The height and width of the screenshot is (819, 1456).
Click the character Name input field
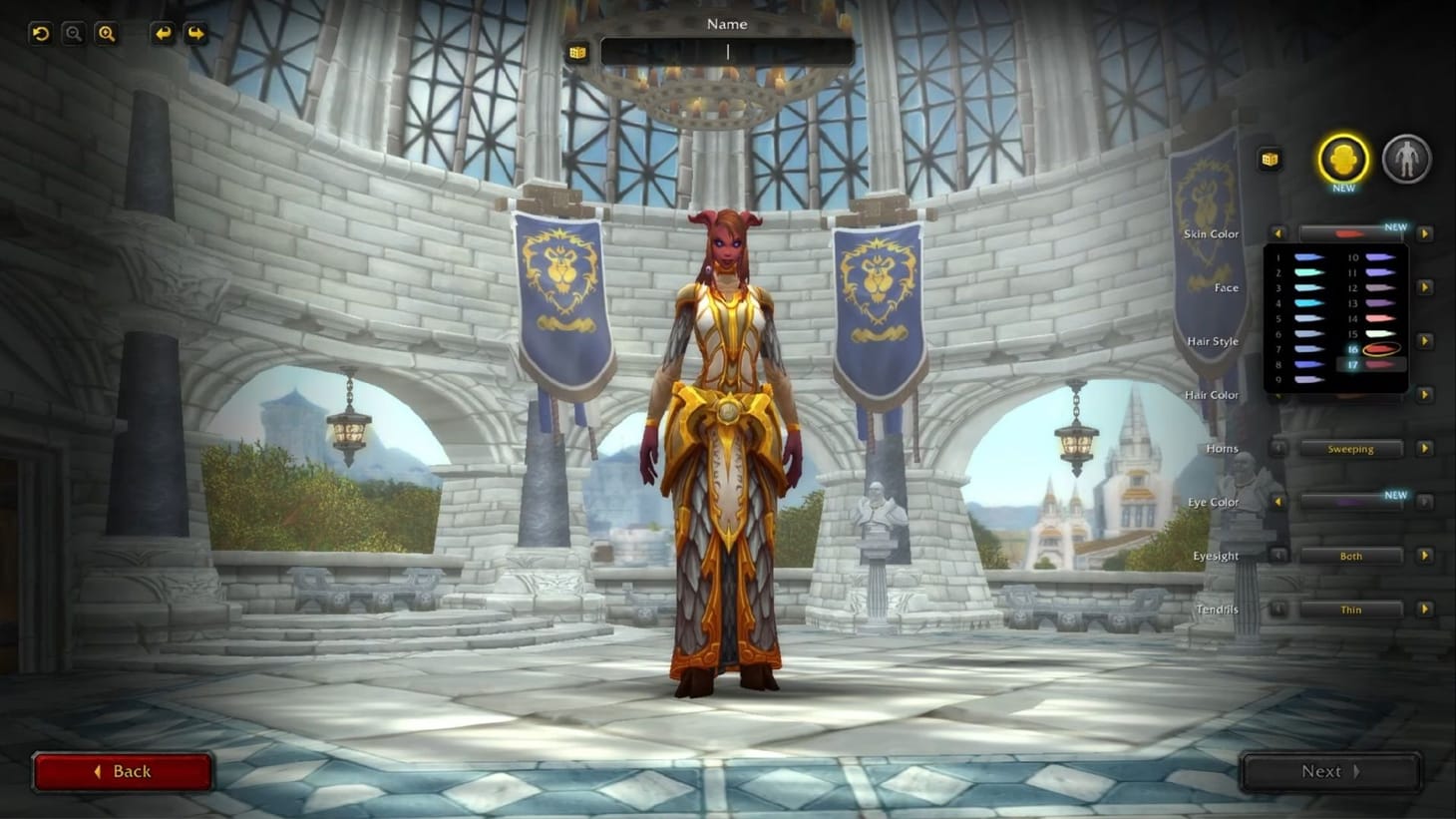[x=727, y=50]
